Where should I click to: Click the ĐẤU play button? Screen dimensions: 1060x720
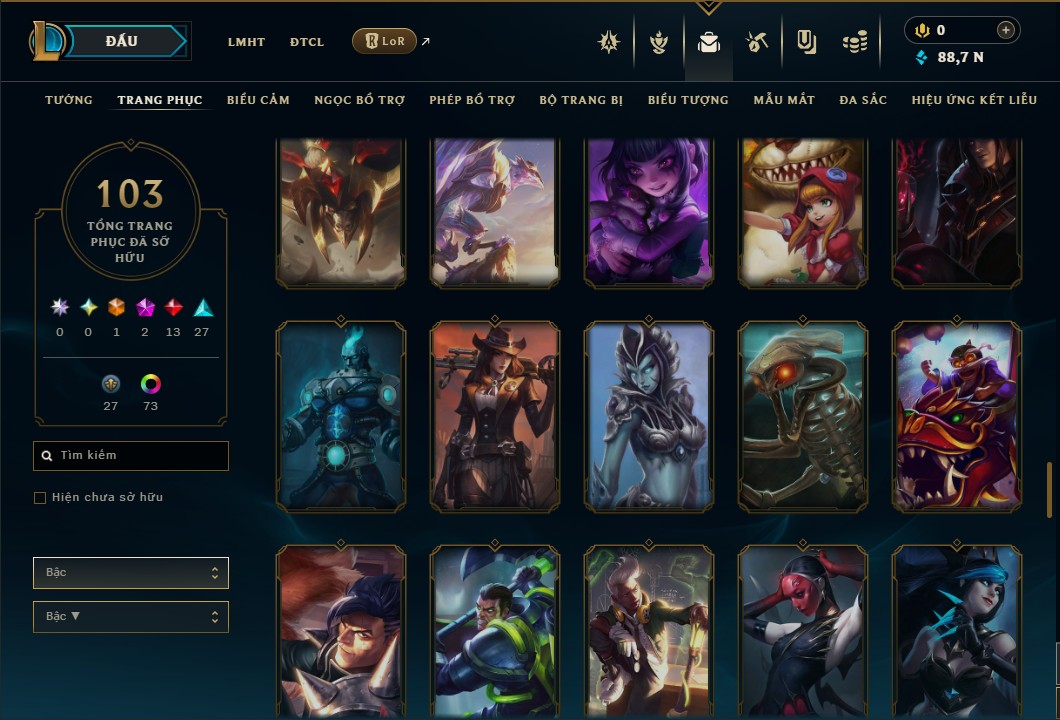pos(121,41)
